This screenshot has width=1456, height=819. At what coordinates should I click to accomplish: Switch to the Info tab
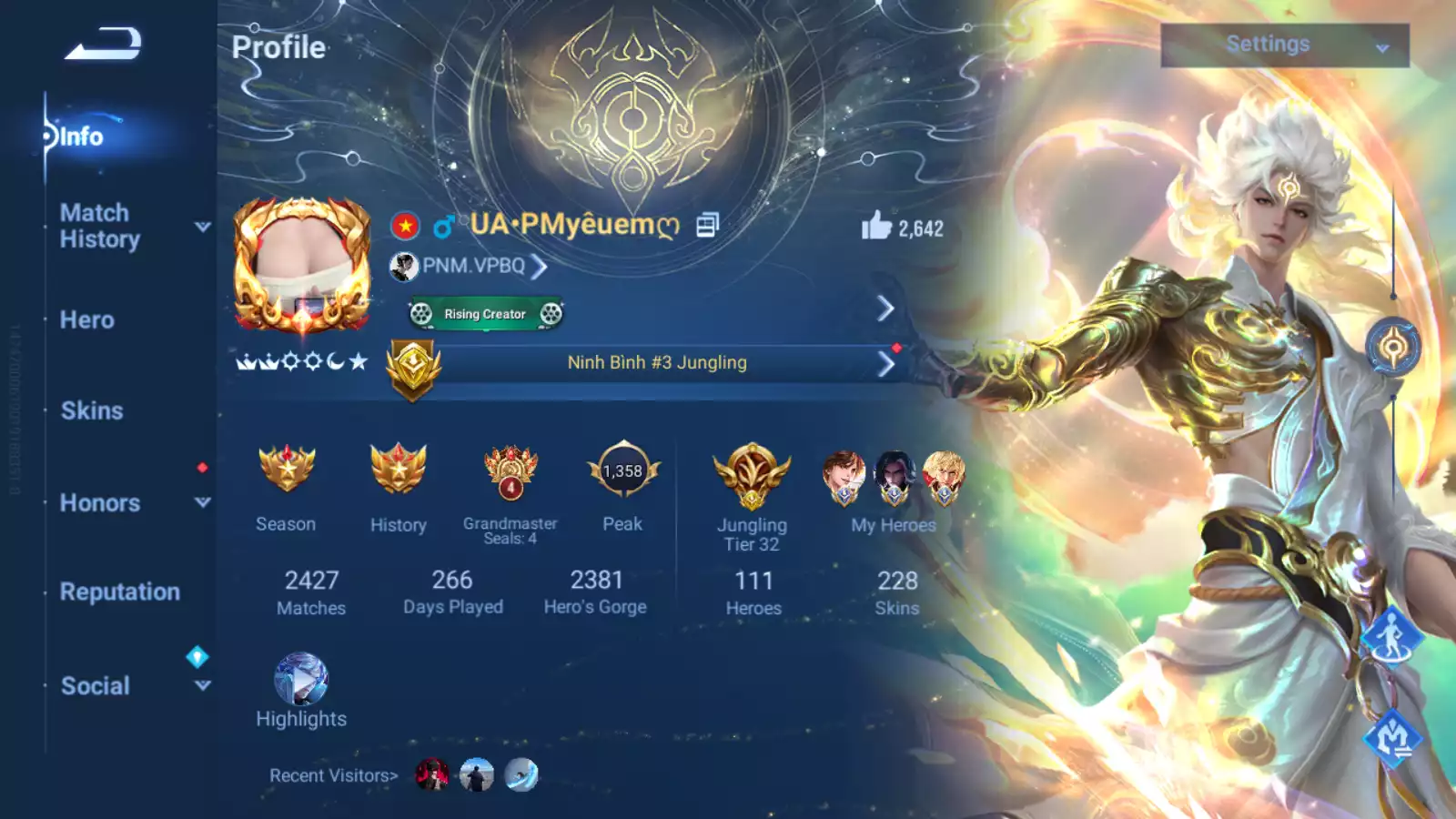click(82, 137)
